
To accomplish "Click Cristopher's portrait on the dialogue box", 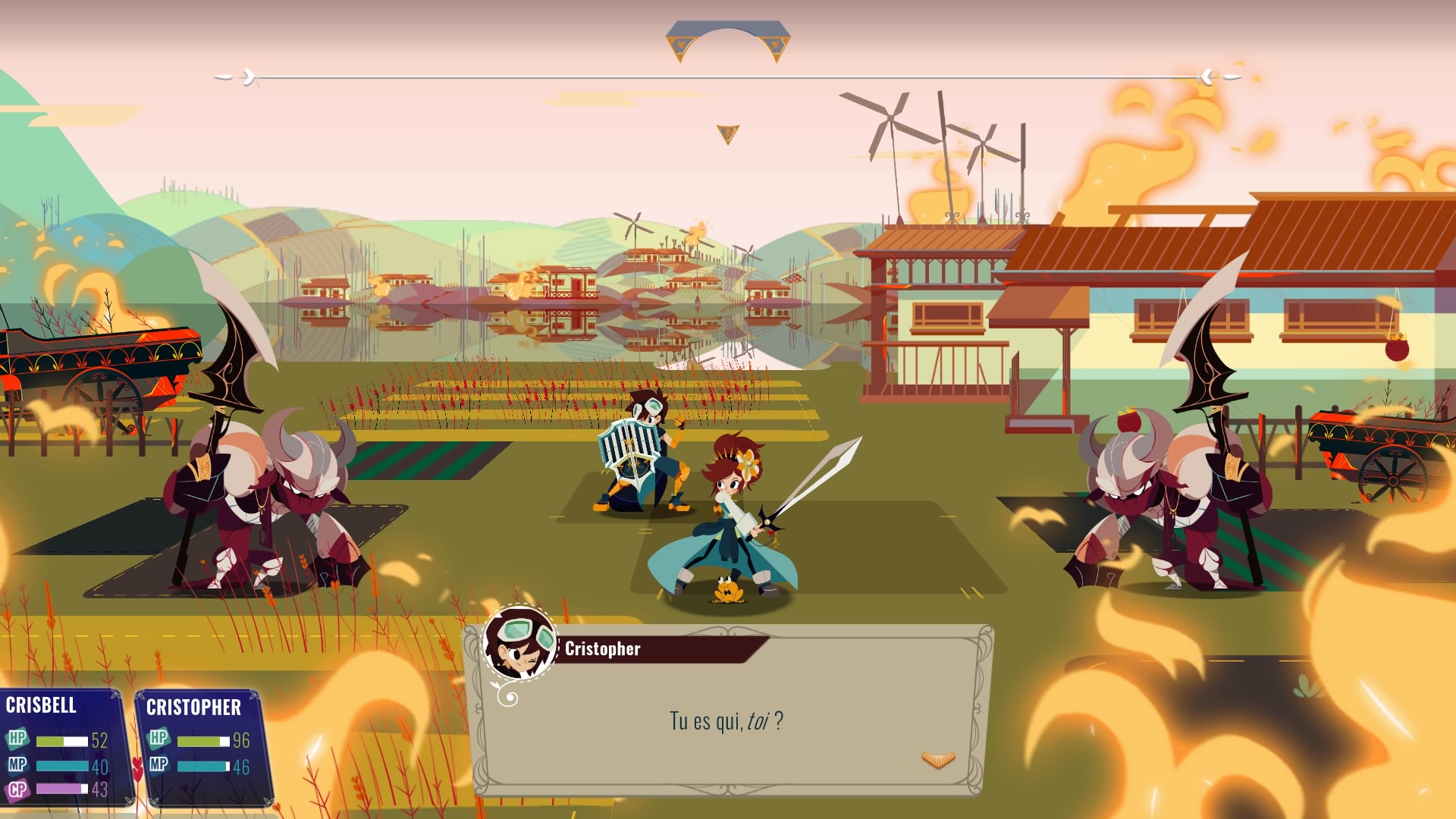I will (x=520, y=644).
